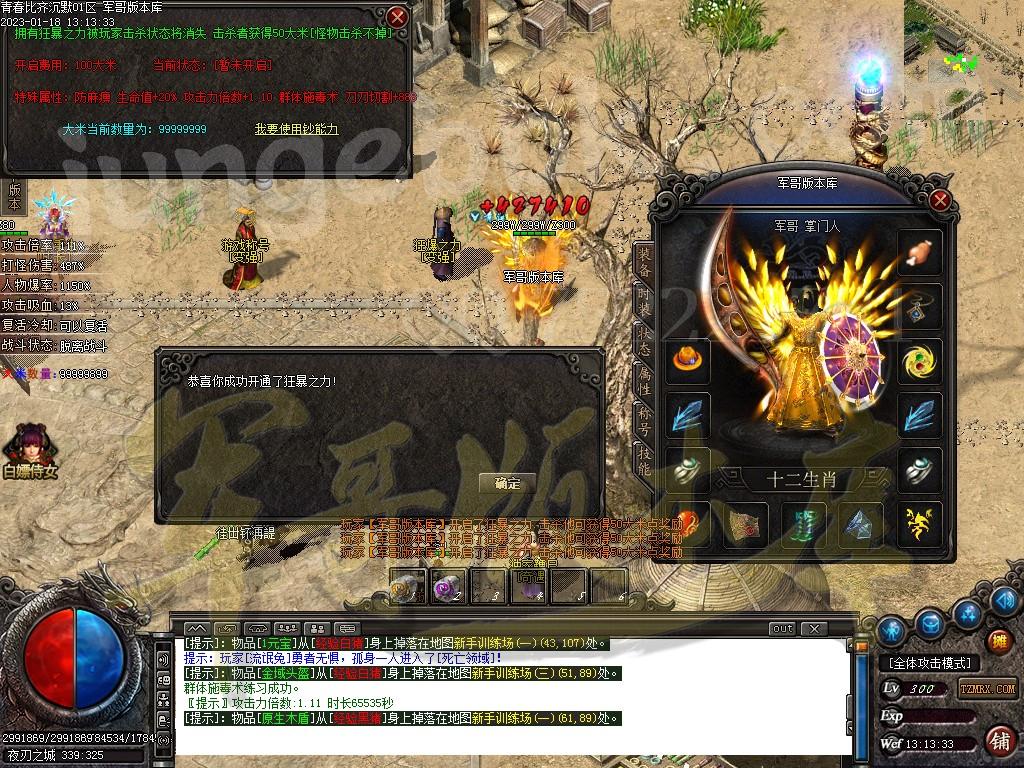Click the chat window's out button
Screen dimensions: 1024x768
(782, 629)
